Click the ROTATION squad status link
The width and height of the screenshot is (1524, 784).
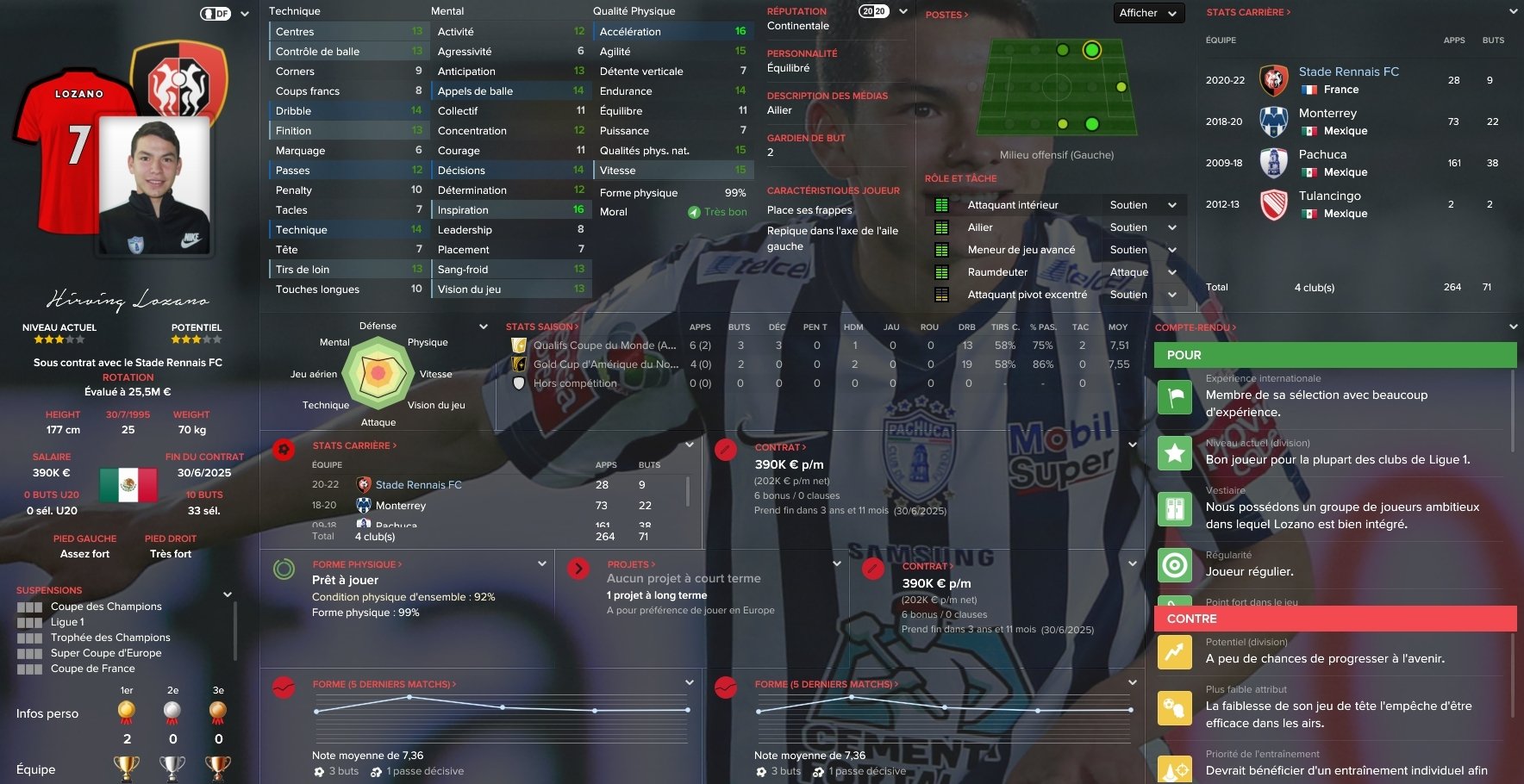click(x=128, y=377)
